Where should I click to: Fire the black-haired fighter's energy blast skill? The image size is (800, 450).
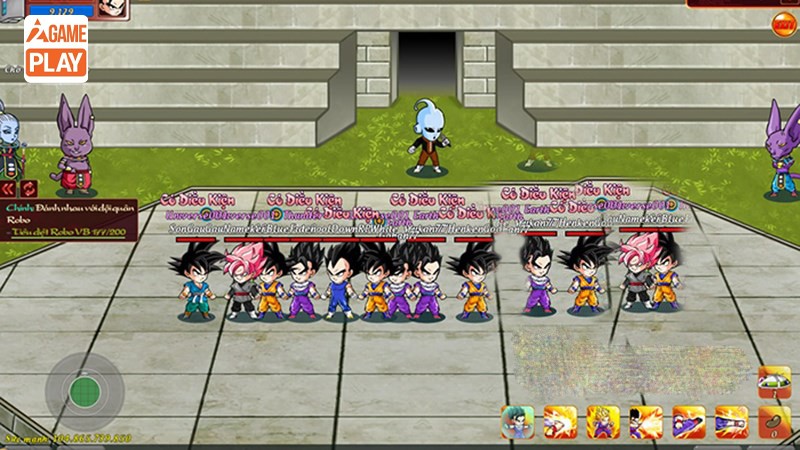click(646, 422)
